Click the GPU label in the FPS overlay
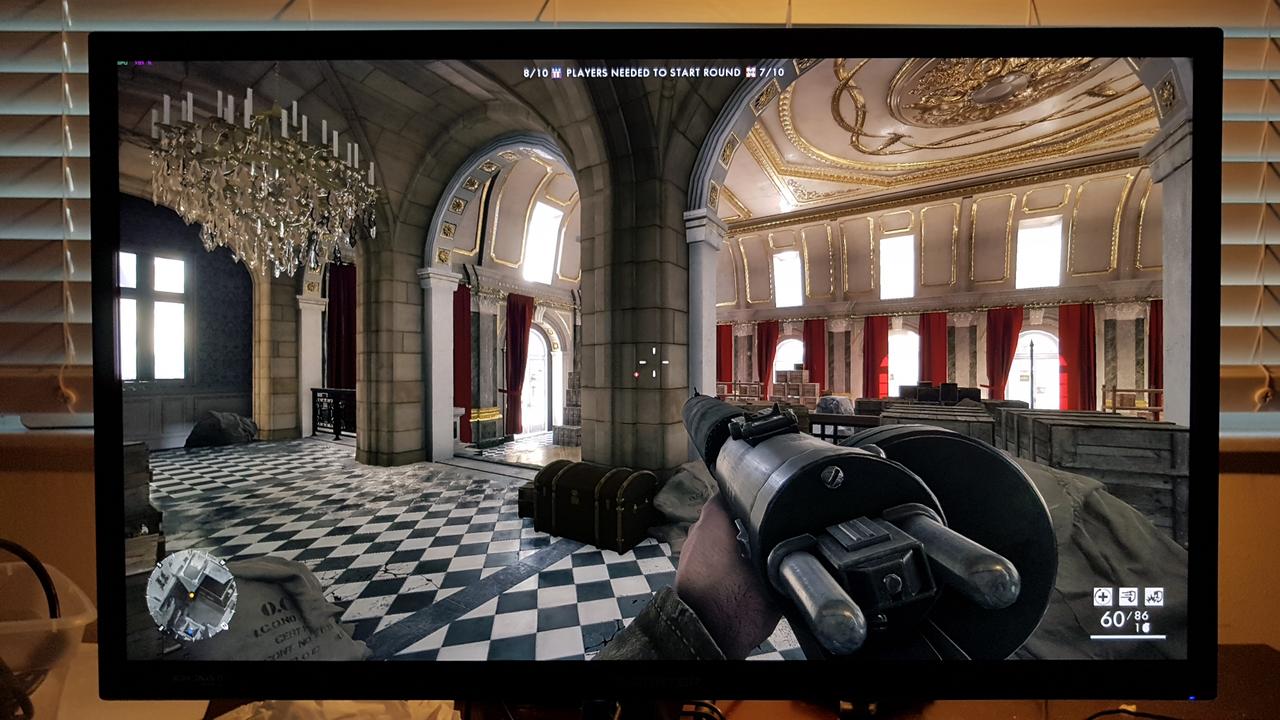1280x720 pixels. pos(122,63)
